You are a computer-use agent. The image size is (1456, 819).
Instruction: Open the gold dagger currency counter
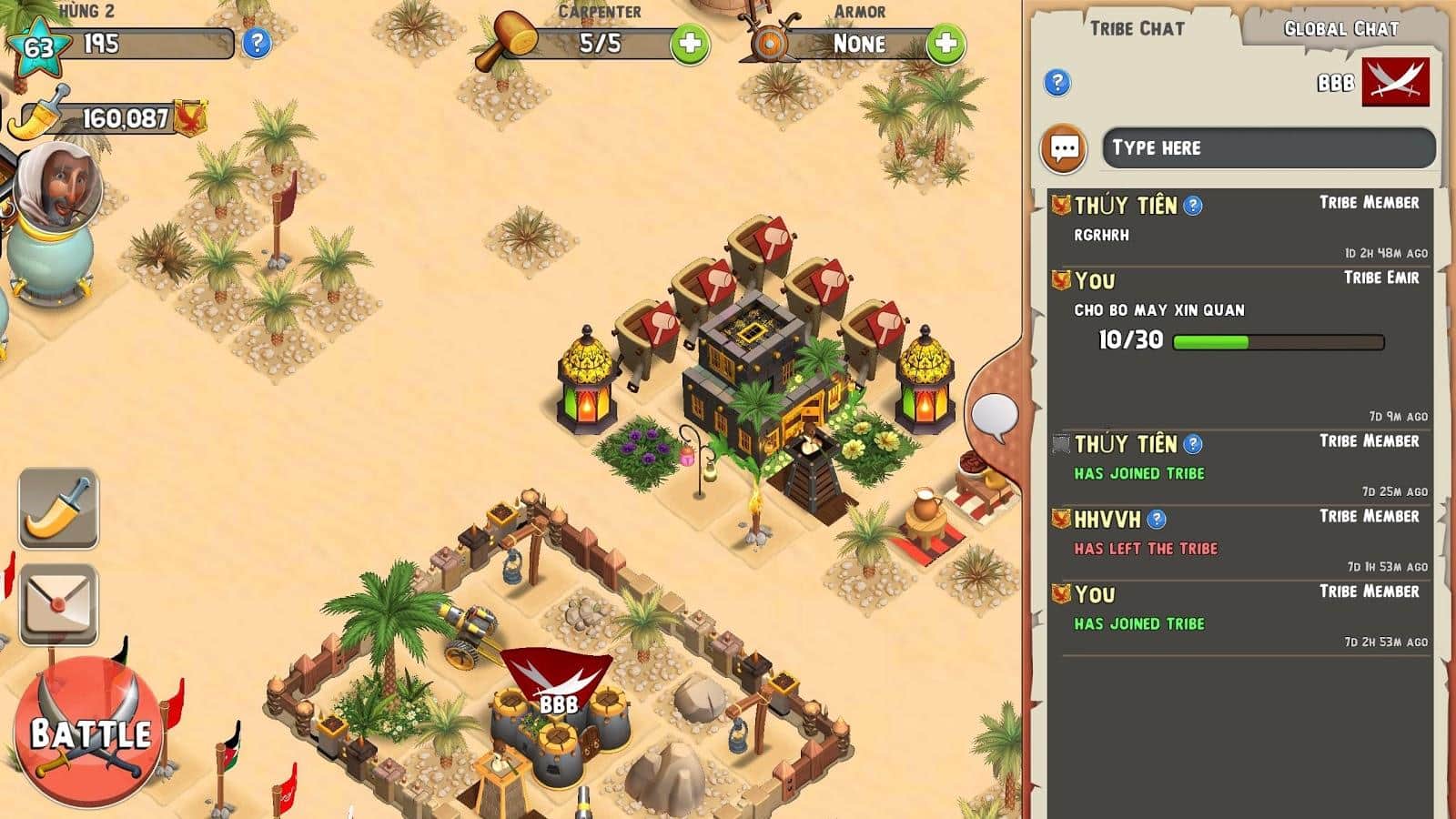pyautogui.click(x=109, y=118)
